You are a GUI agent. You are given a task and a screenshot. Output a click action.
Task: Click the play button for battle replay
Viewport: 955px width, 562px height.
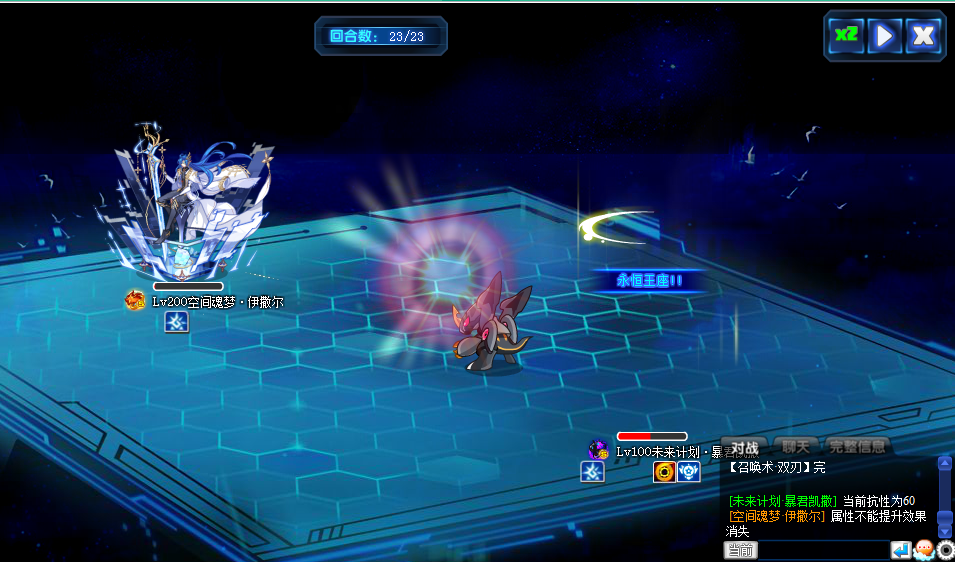click(884, 36)
